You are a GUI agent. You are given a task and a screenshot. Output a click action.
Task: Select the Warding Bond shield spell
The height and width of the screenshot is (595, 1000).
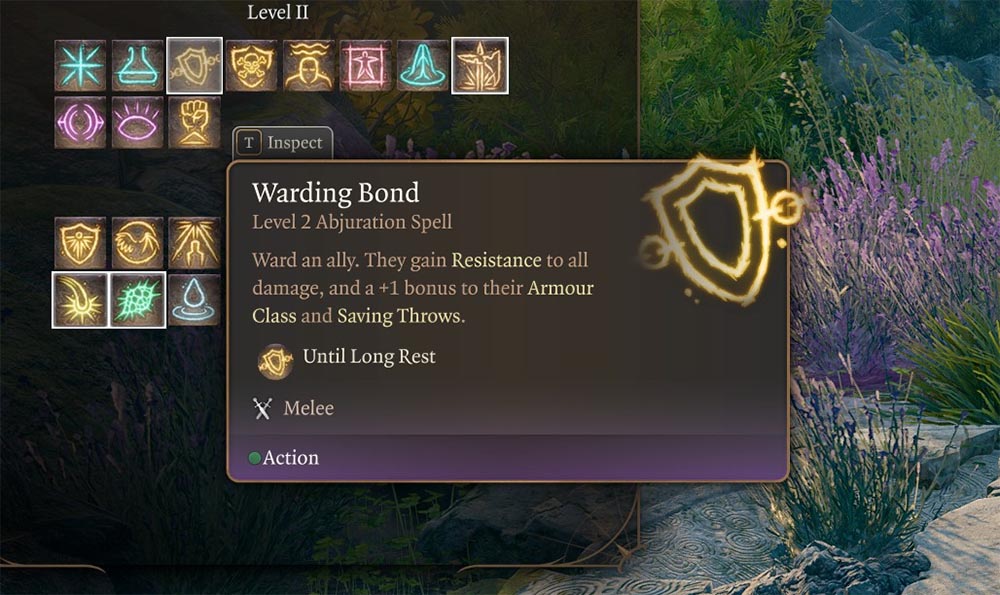[194, 65]
